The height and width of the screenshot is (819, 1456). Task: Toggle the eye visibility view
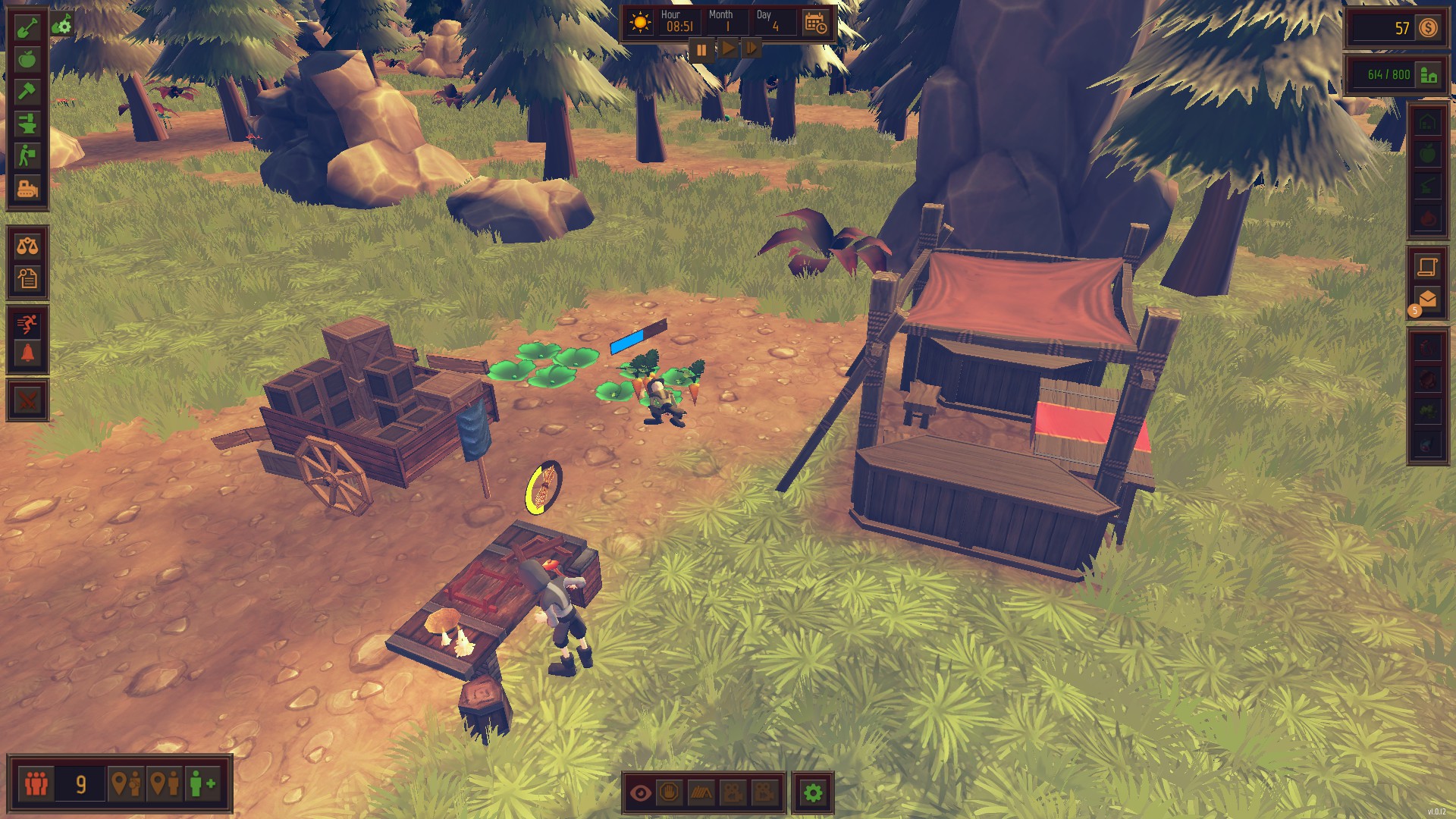click(641, 793)
